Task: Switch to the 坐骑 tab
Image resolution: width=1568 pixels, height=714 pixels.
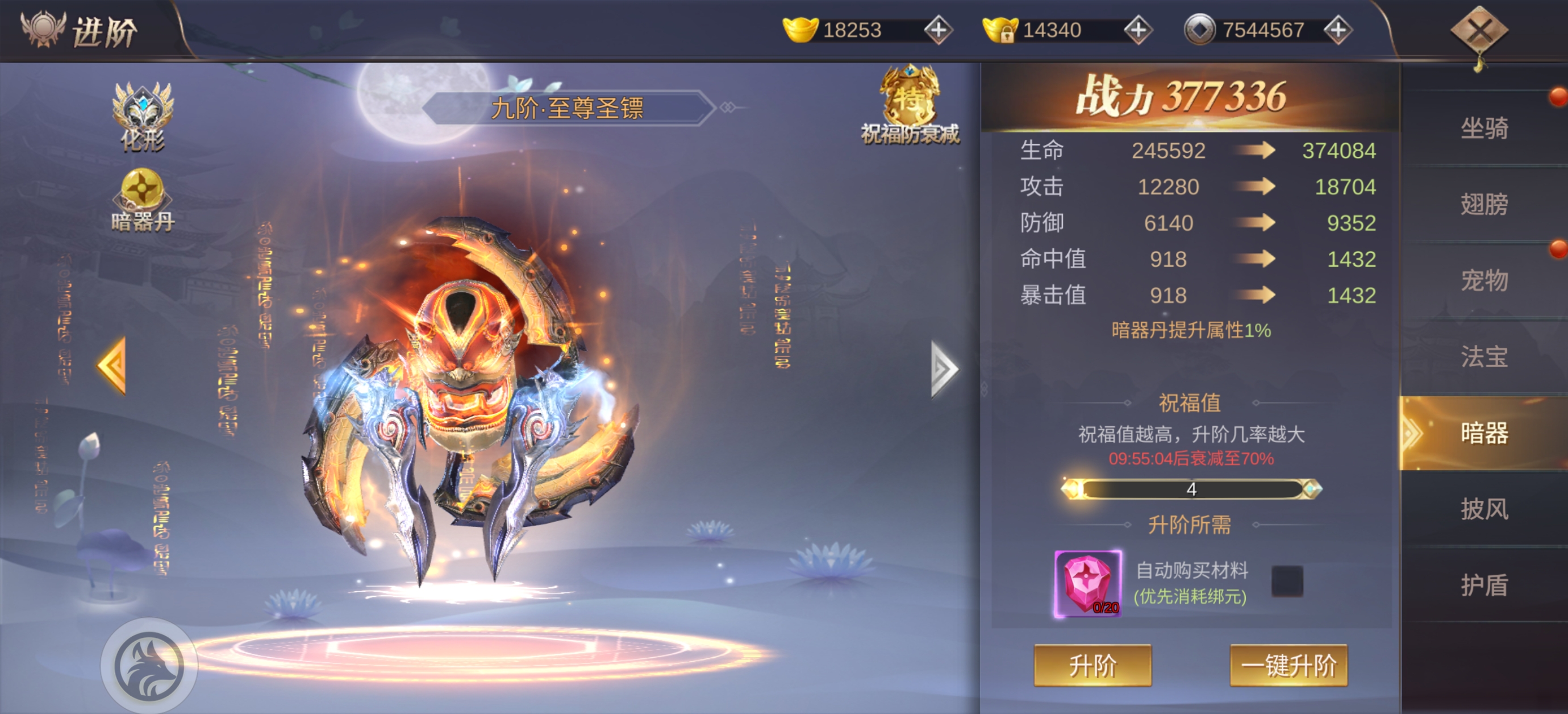Action: pyautogui.click(x=1484, y=128)
